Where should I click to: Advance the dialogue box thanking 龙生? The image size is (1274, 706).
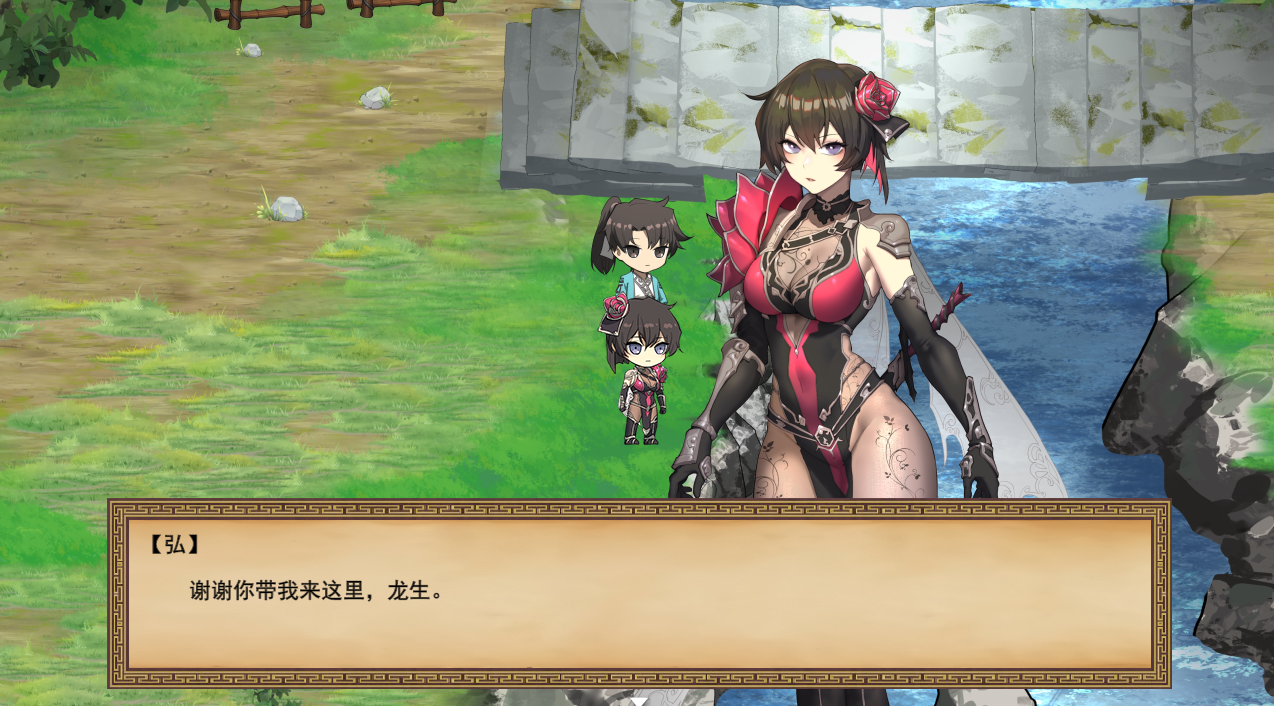point(638,594)
